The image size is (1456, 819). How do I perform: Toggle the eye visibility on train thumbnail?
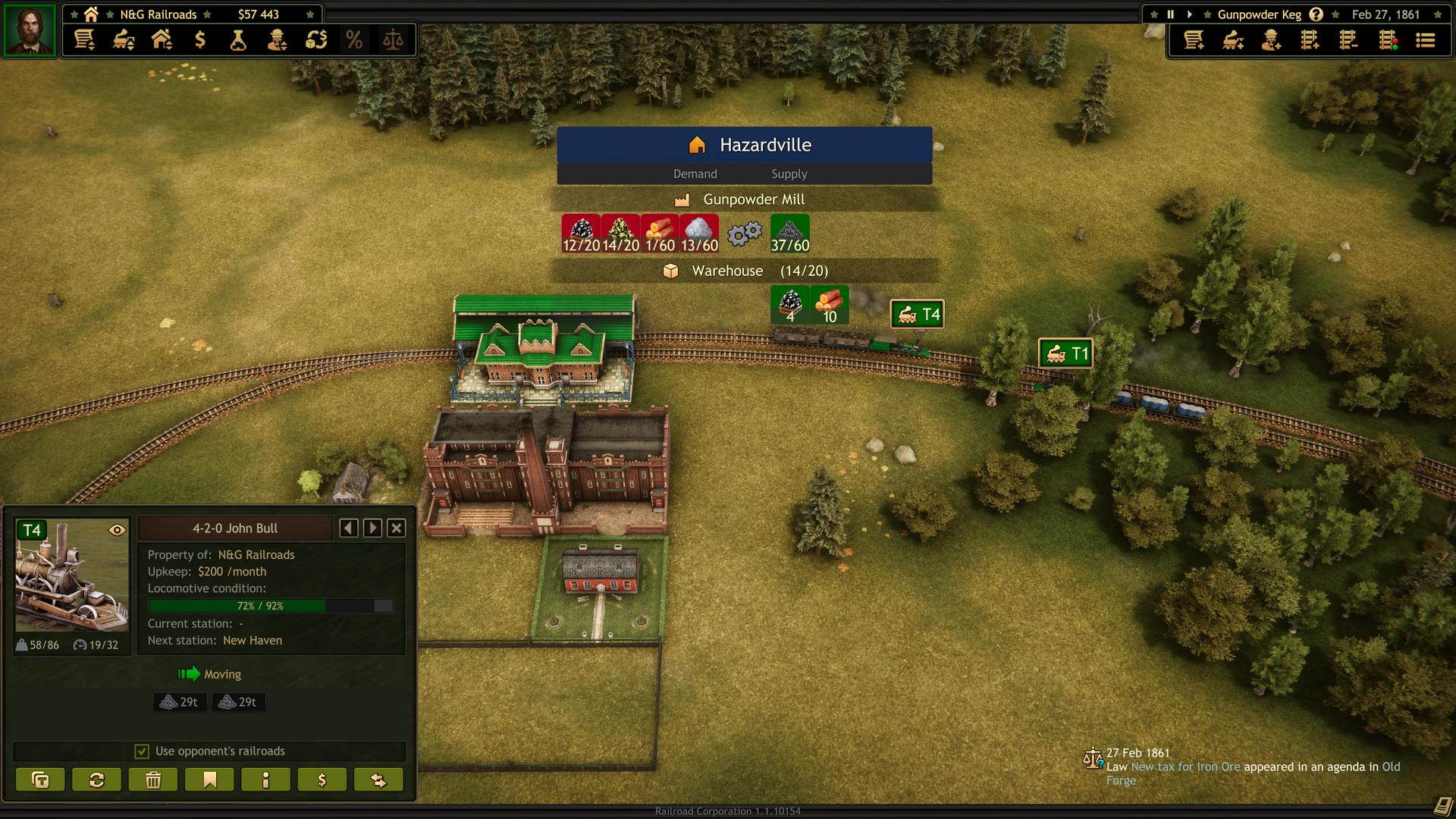point(118,531)
